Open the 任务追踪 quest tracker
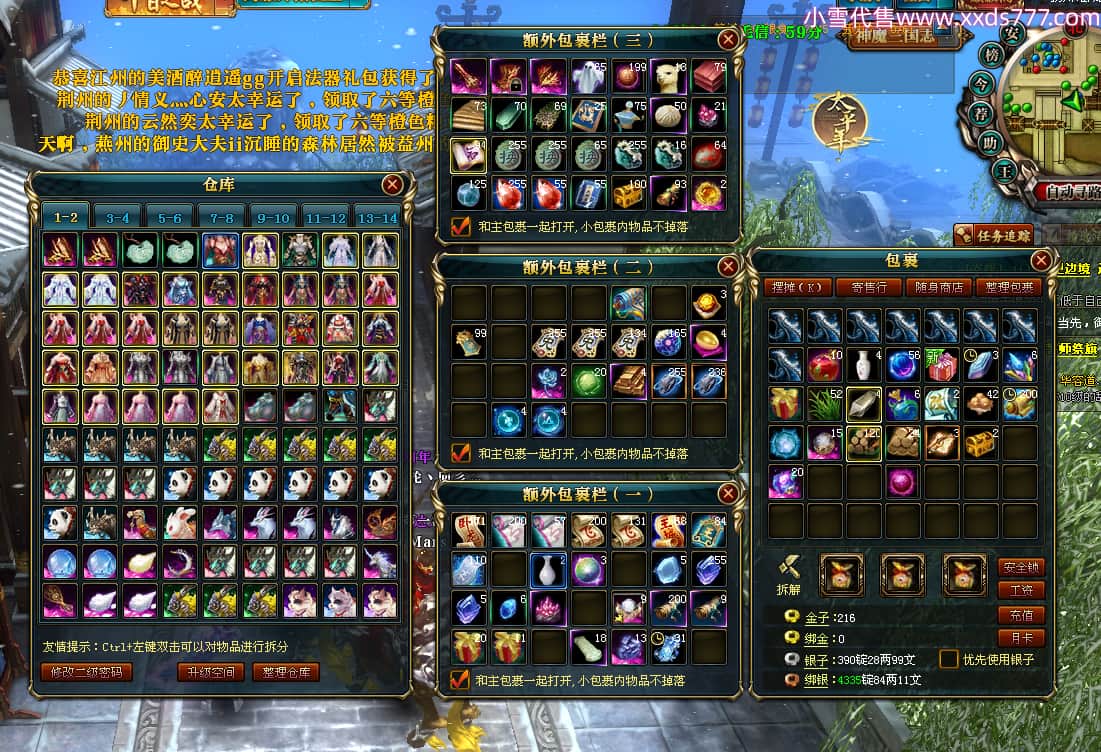 click(x=992, y=235)
